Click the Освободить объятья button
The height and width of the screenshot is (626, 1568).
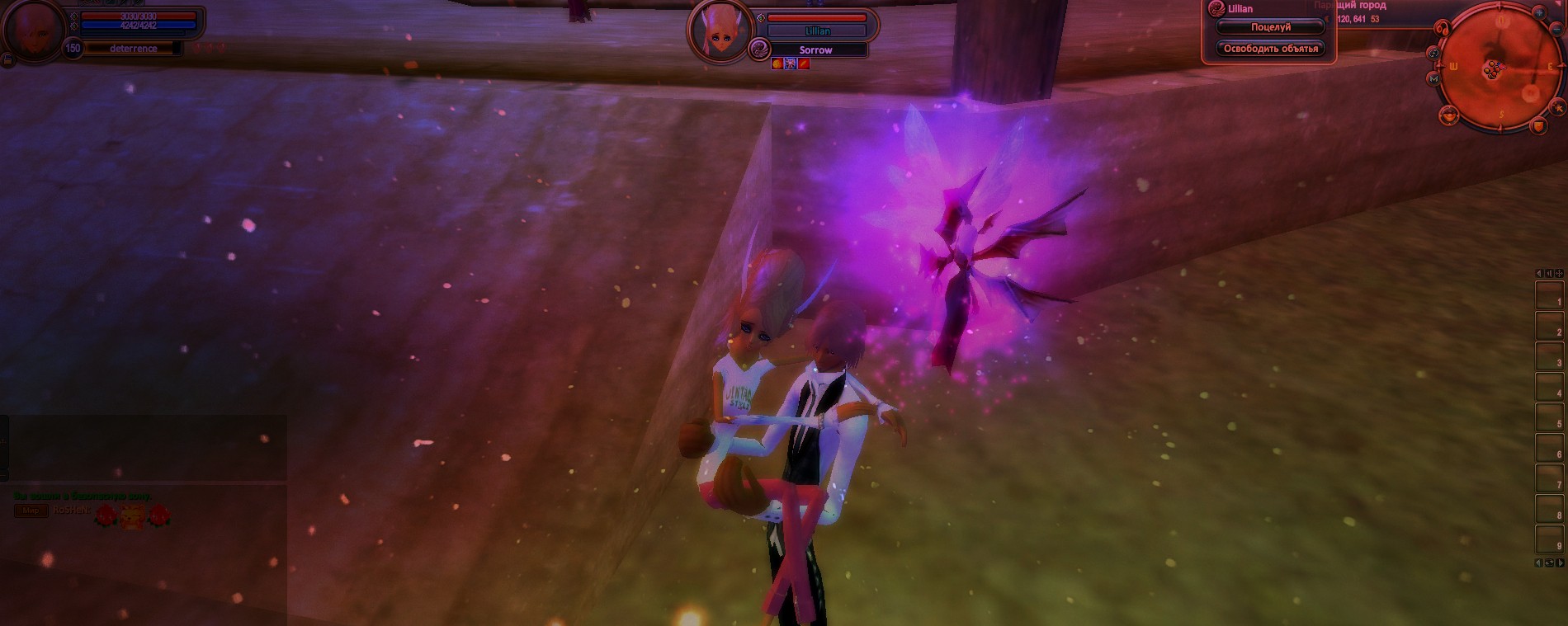[x=1270, y=49]
